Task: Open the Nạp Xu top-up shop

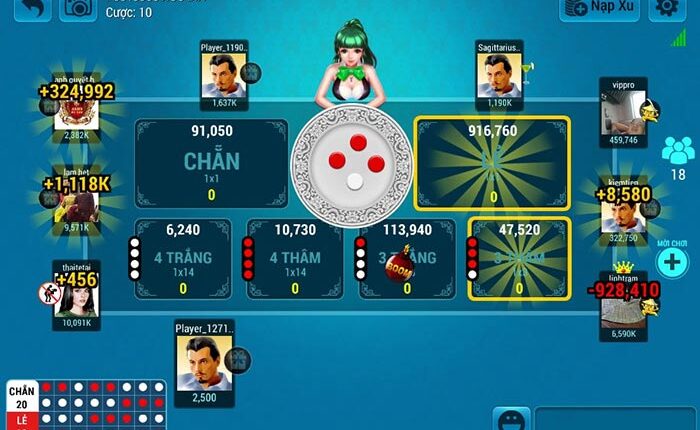Action: pos(600,8)
